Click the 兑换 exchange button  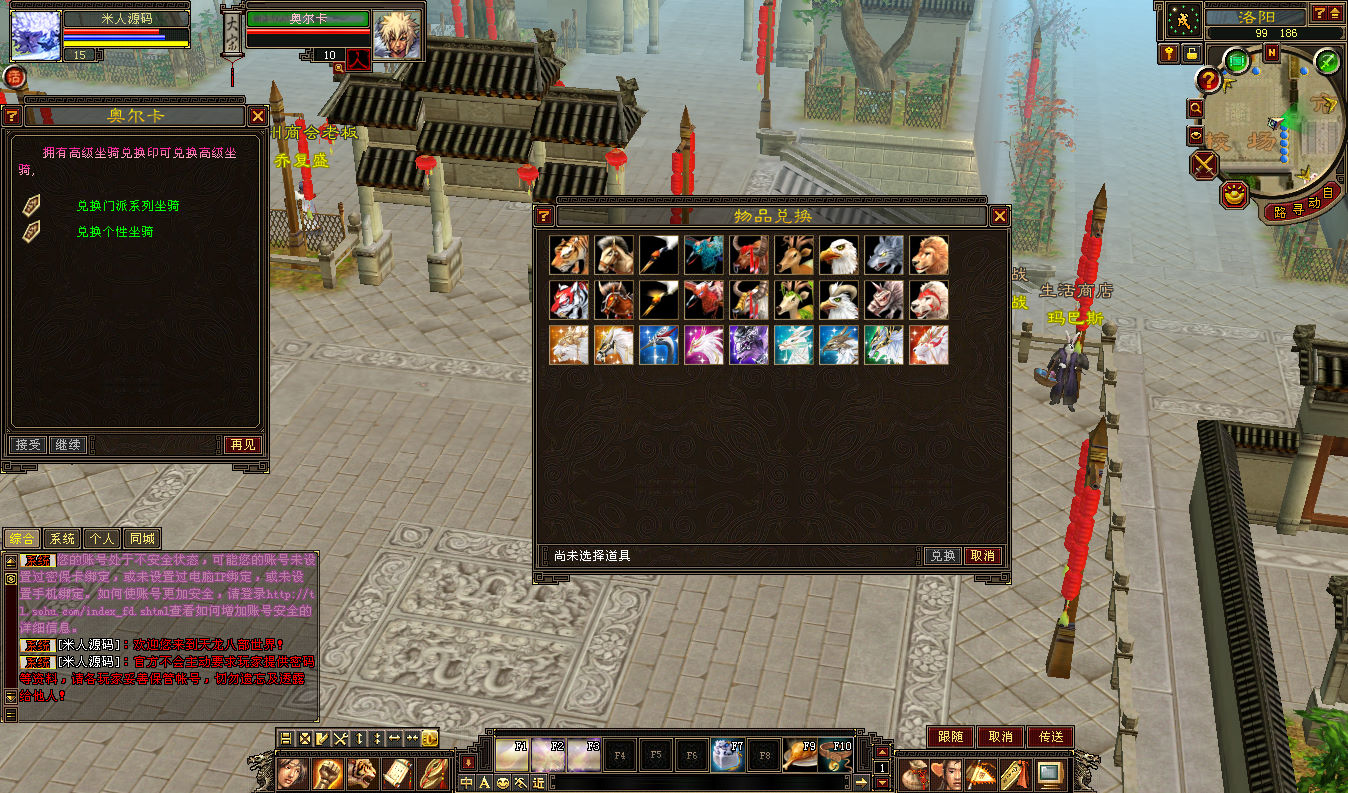(x=942, y=556)
